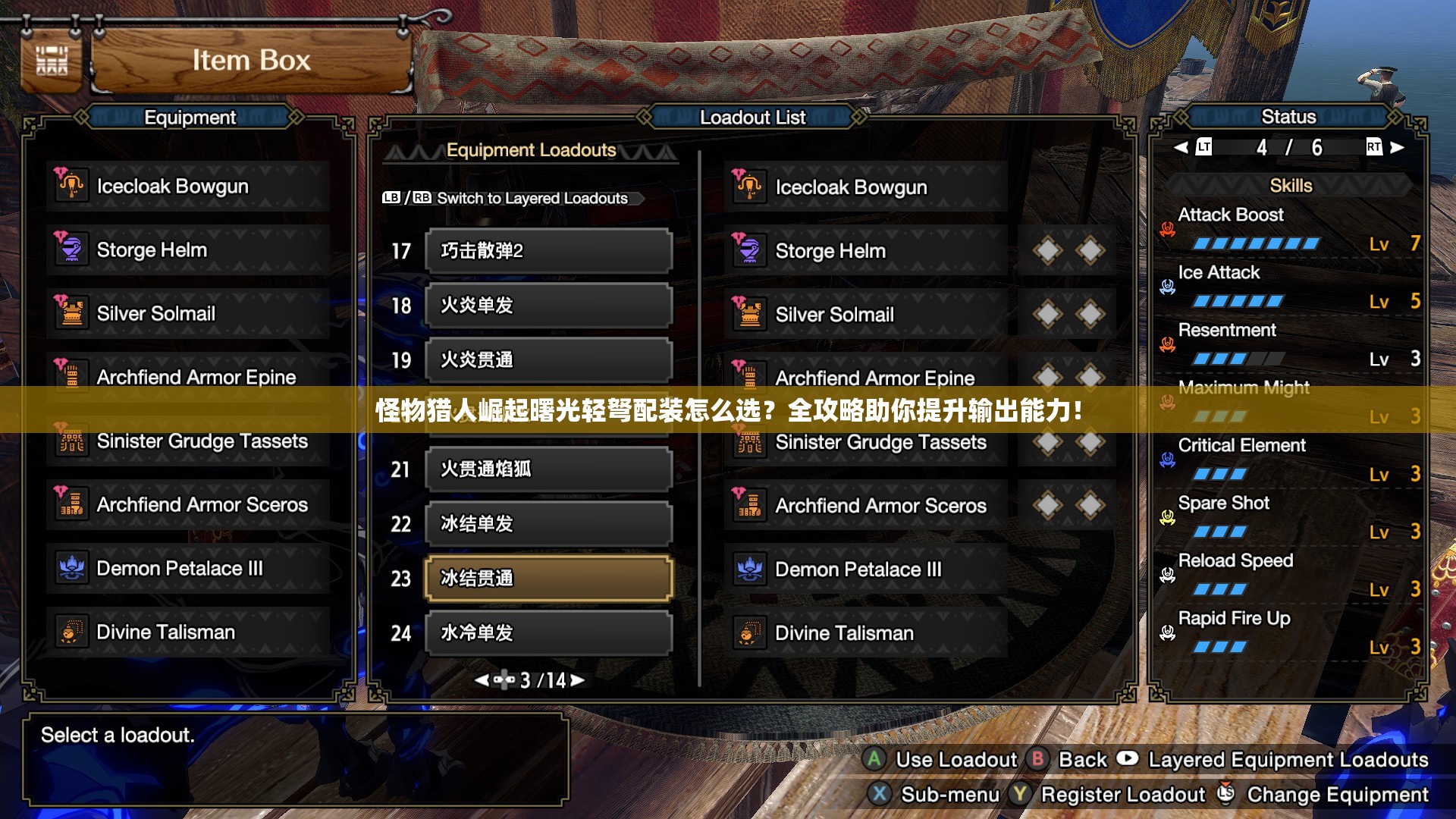This screenshot has height=819, width=1456.
Task: Select Divine Talisman in the Equipment panel
Action: point(188,632)
